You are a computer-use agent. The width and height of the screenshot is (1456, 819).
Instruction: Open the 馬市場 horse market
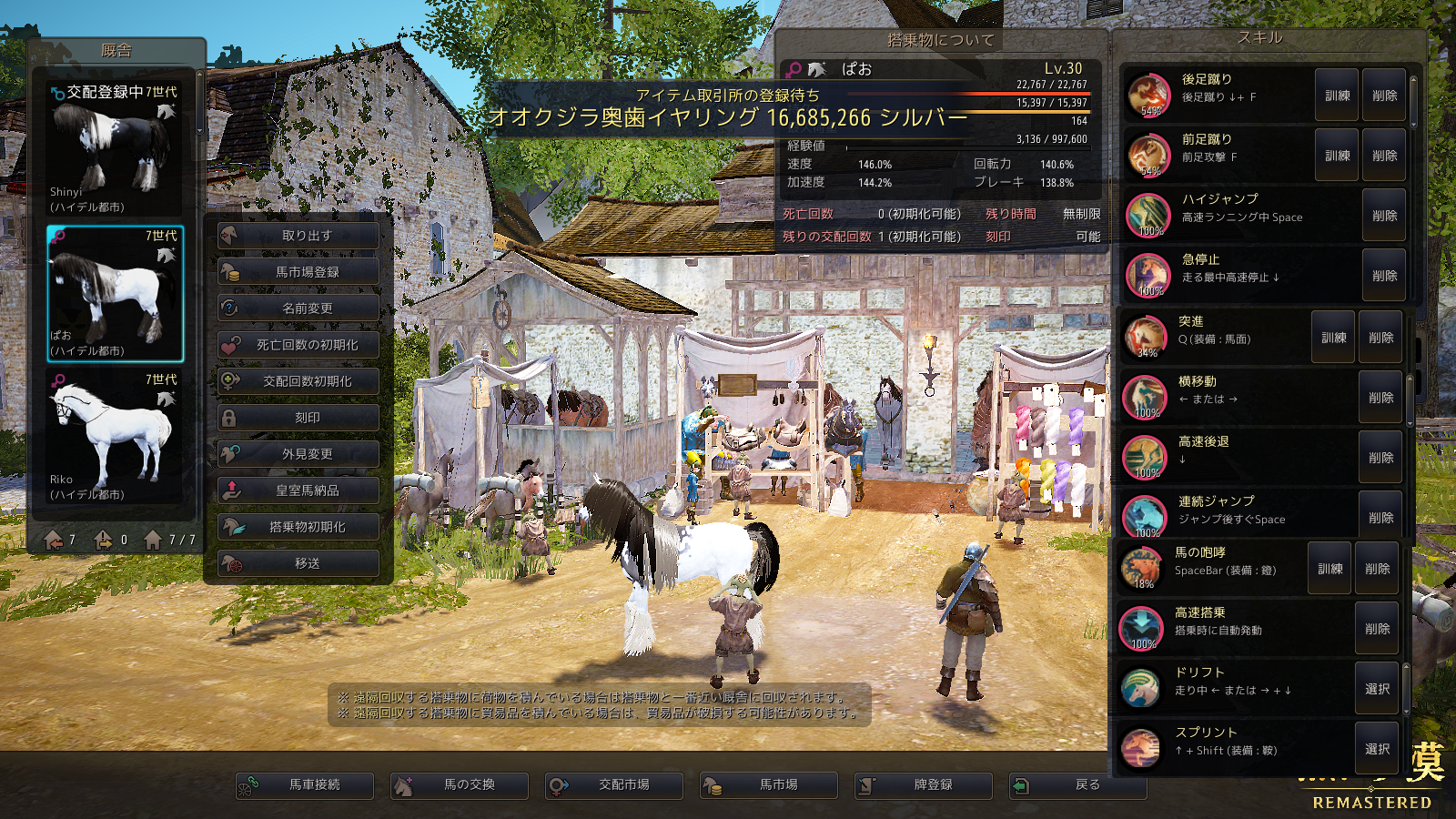769,785
